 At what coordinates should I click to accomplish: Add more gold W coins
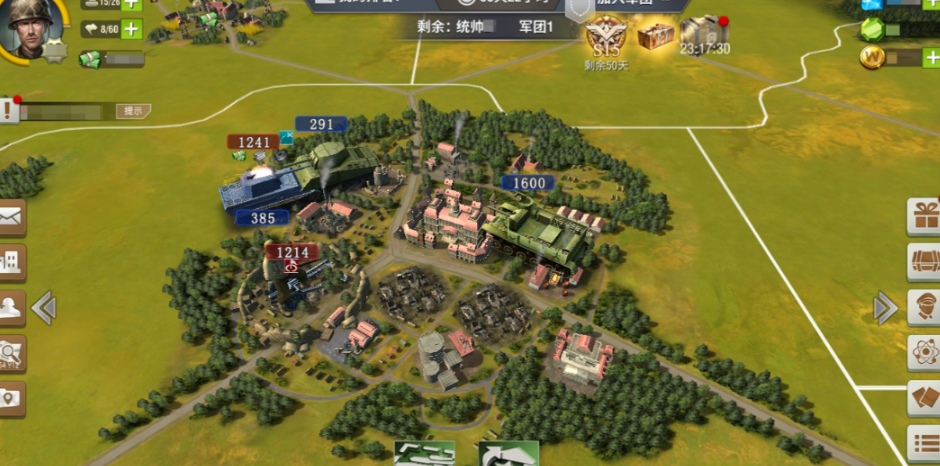[x=929, y=58]
